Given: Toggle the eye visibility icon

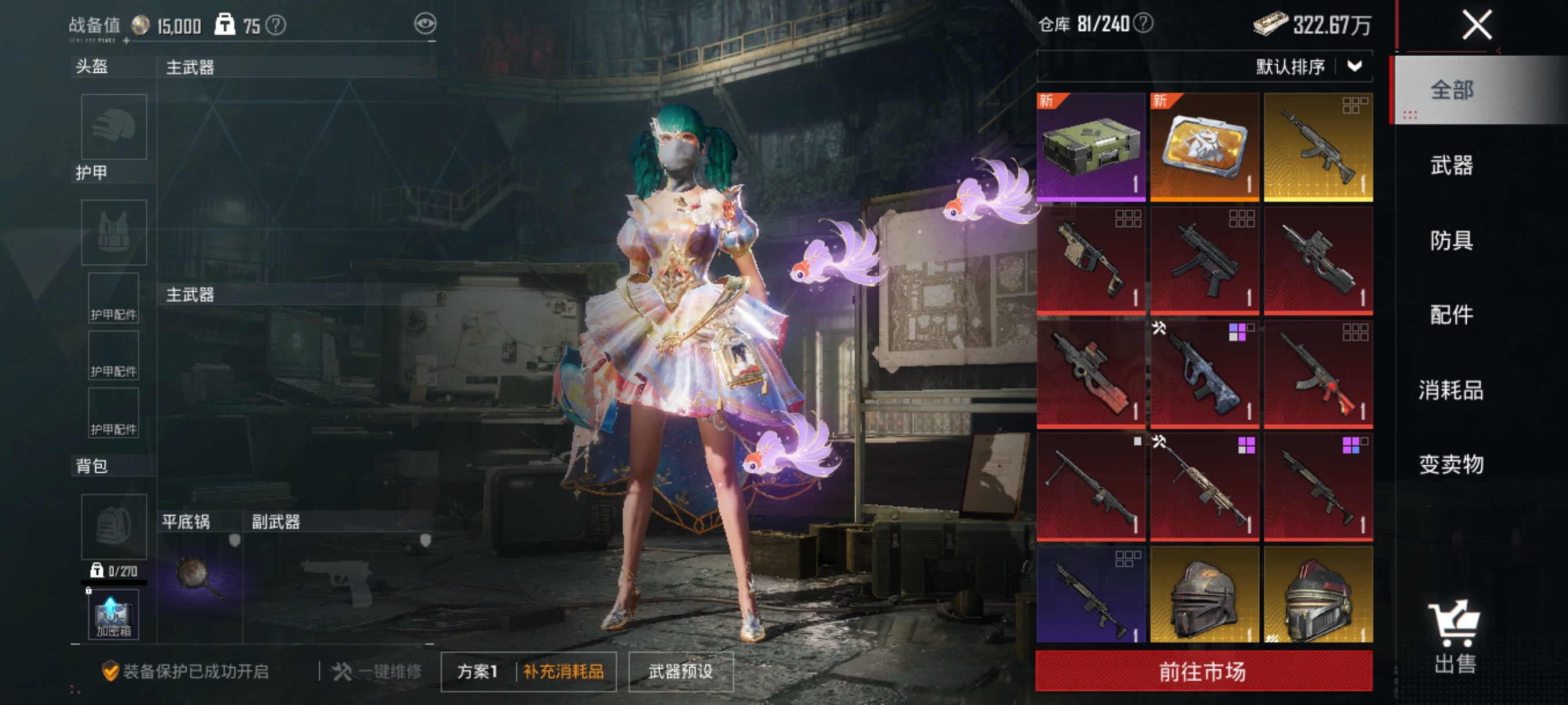Looking at the screenshot, I should click(x=425, y=24).
